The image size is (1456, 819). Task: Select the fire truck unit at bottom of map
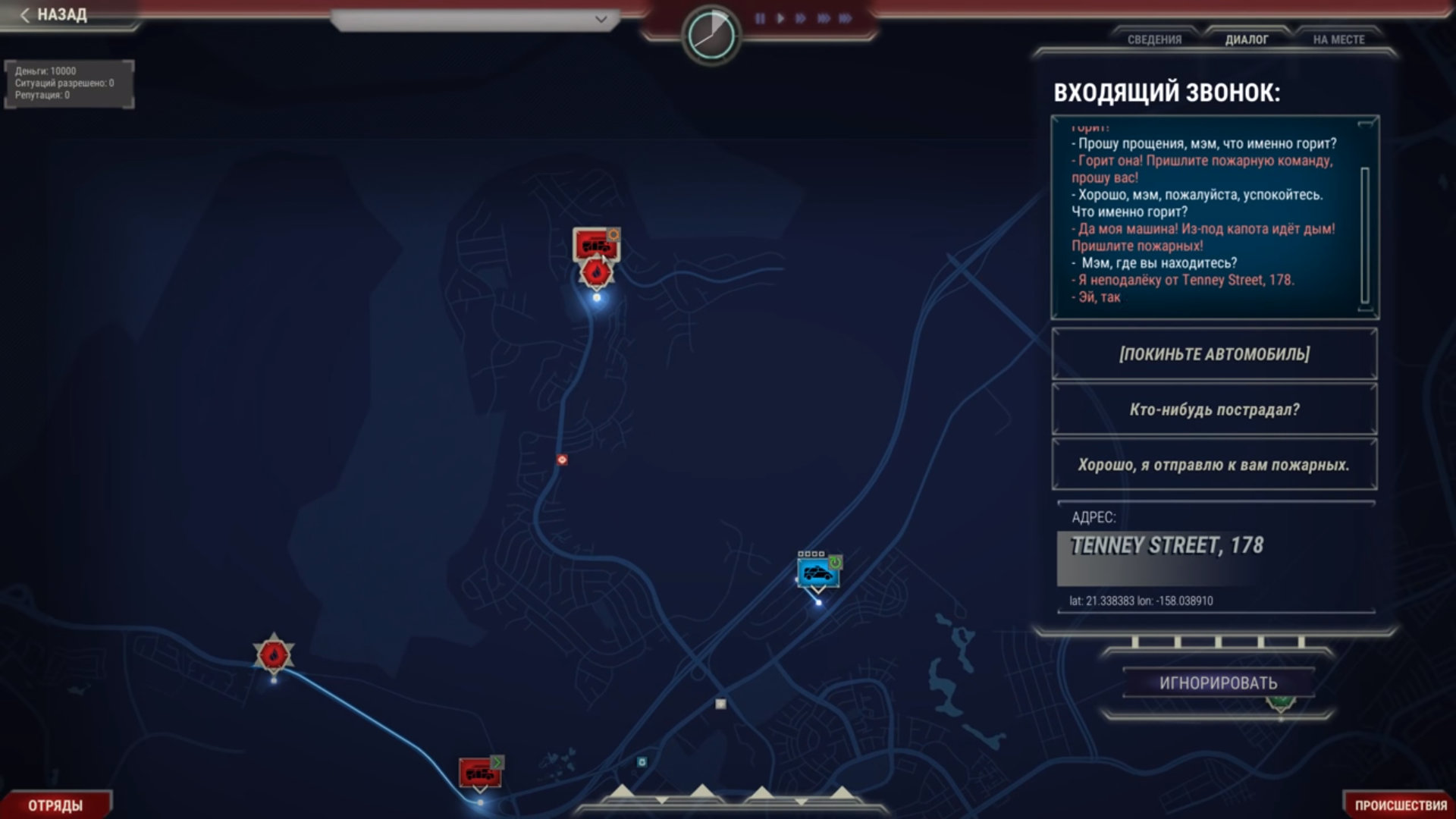coord(479,773)
